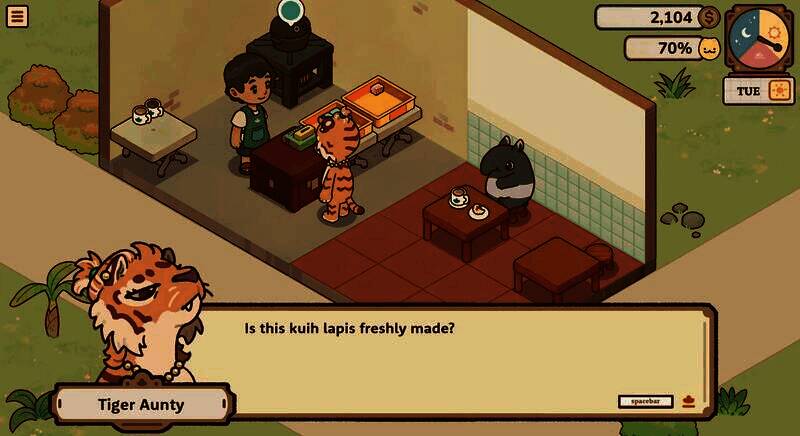Open the day-night clock dial
800x436 pixels.
pos(758,39)
